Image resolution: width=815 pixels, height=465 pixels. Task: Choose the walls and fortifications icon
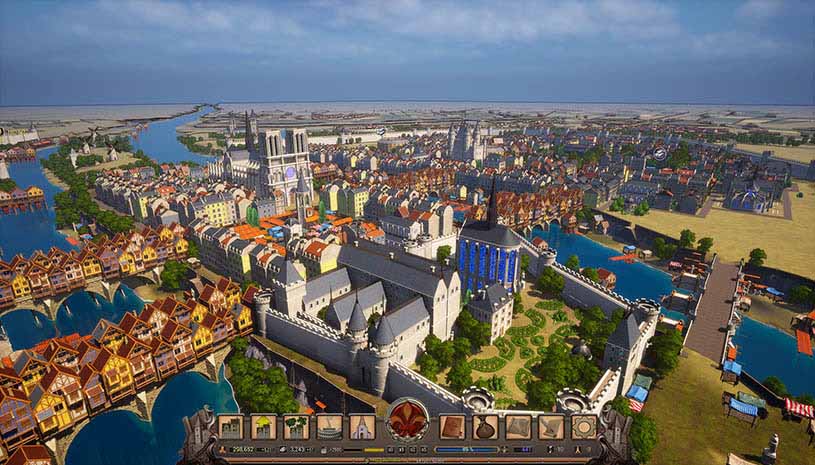coord(329,427)
